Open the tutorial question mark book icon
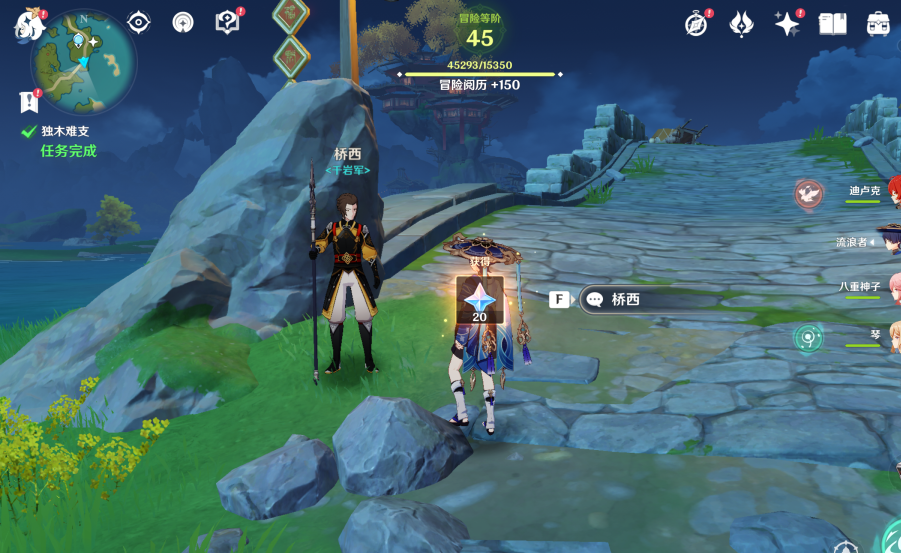 click(x=228, y=22)
